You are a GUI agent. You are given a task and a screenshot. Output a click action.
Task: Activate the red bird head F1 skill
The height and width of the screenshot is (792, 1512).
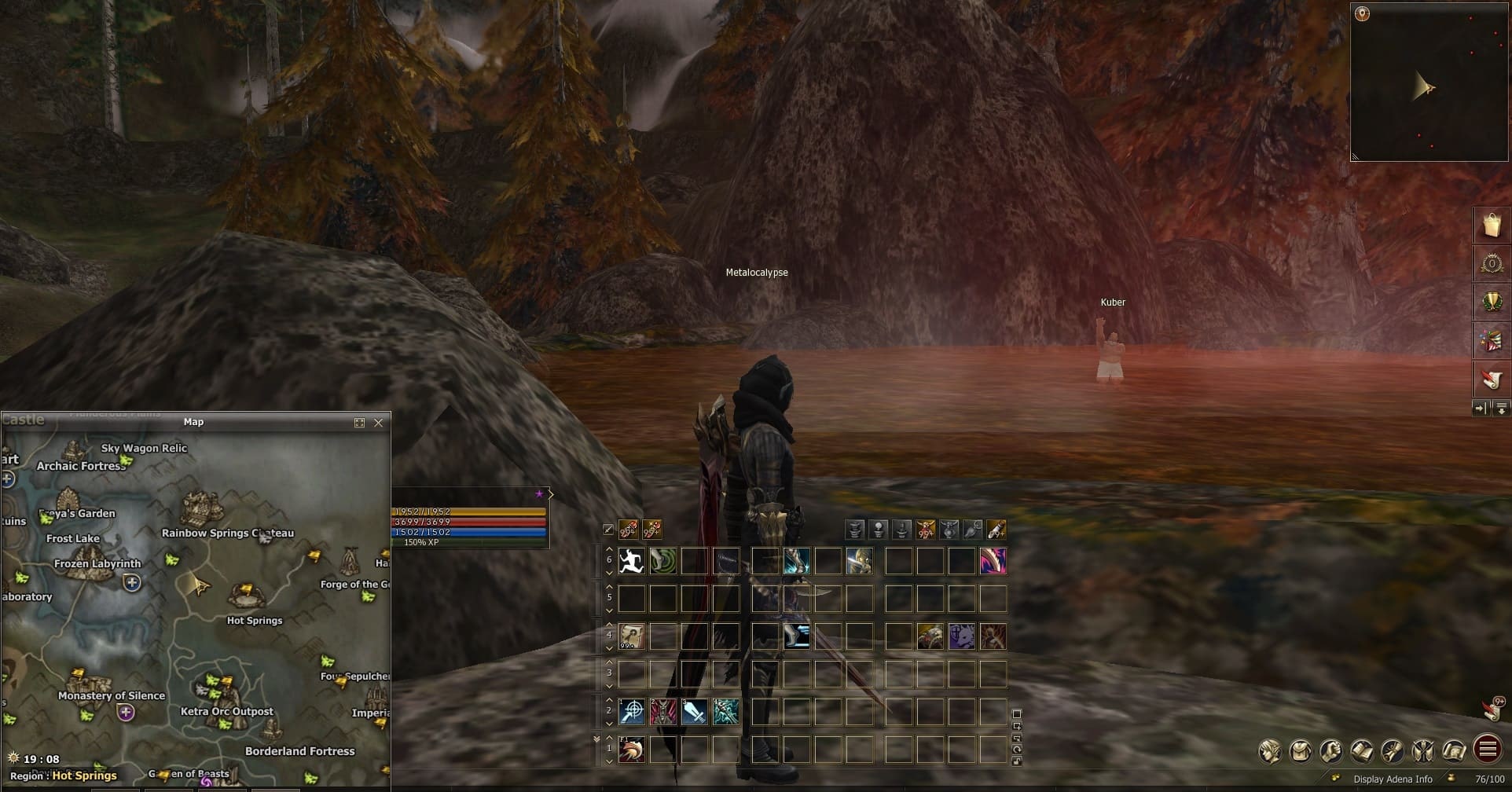coord(631,750)
